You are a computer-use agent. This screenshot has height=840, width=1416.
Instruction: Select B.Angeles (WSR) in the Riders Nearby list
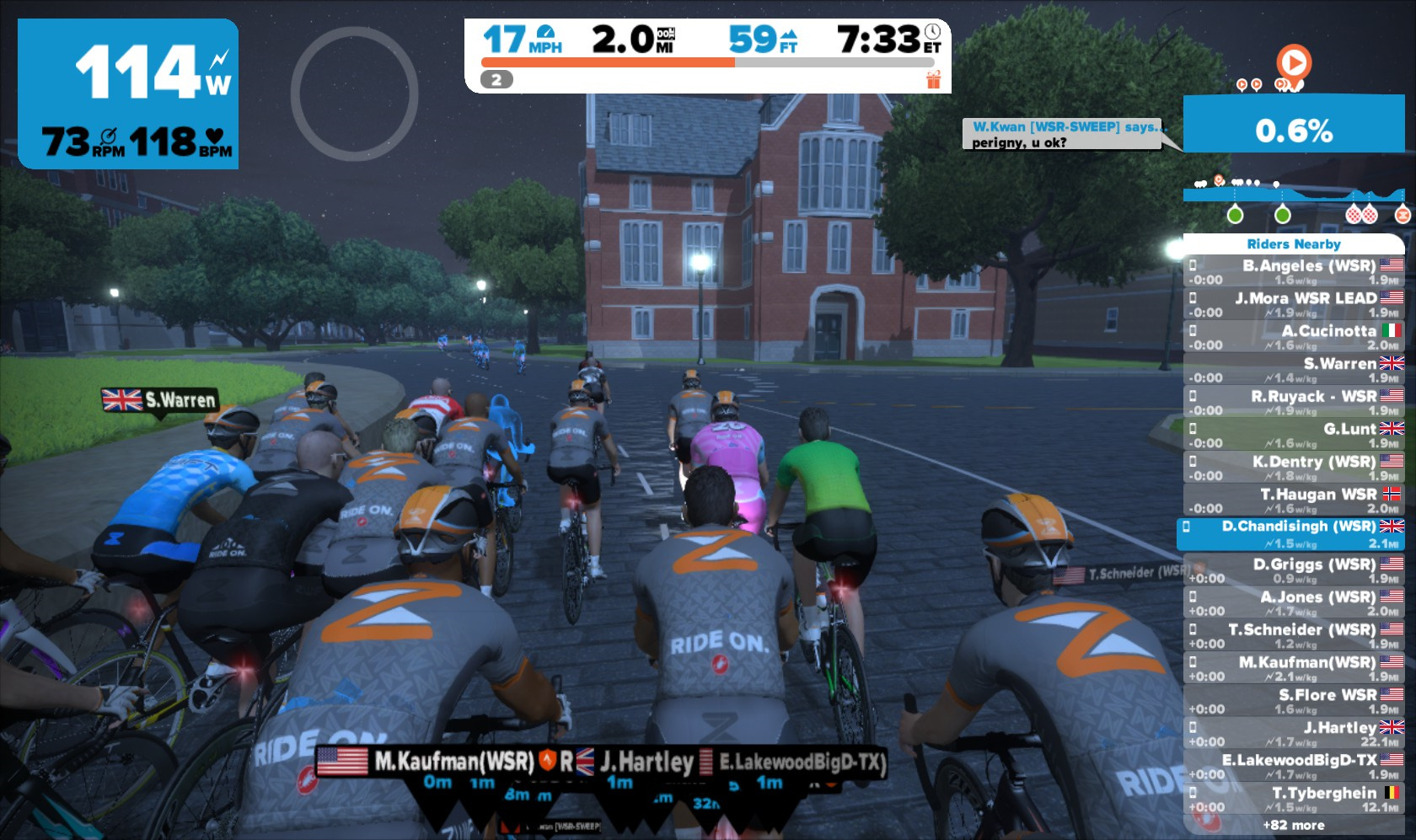1294,271
